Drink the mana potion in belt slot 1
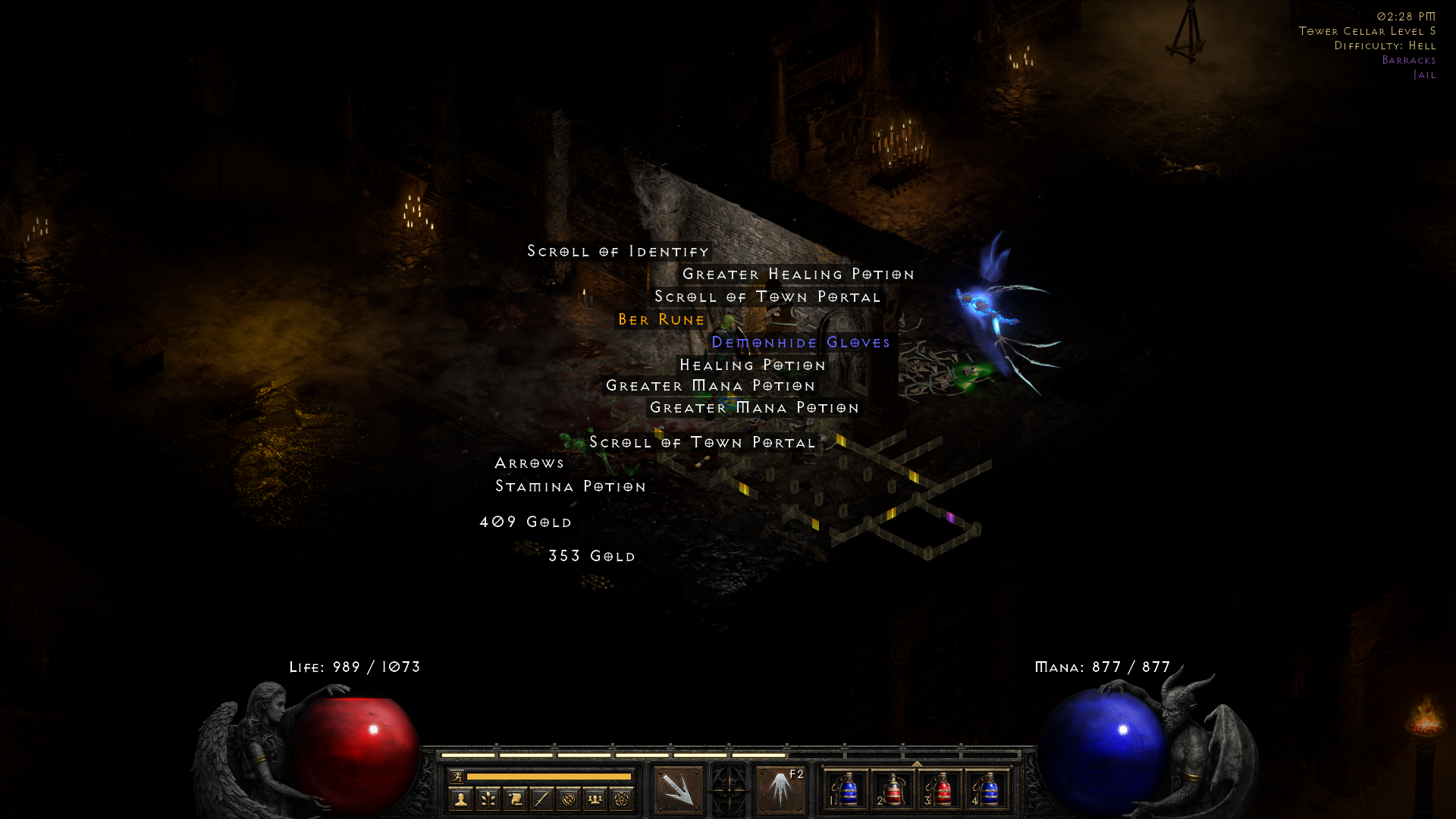The image size is (1456, 819). click(x=849, y=790)
